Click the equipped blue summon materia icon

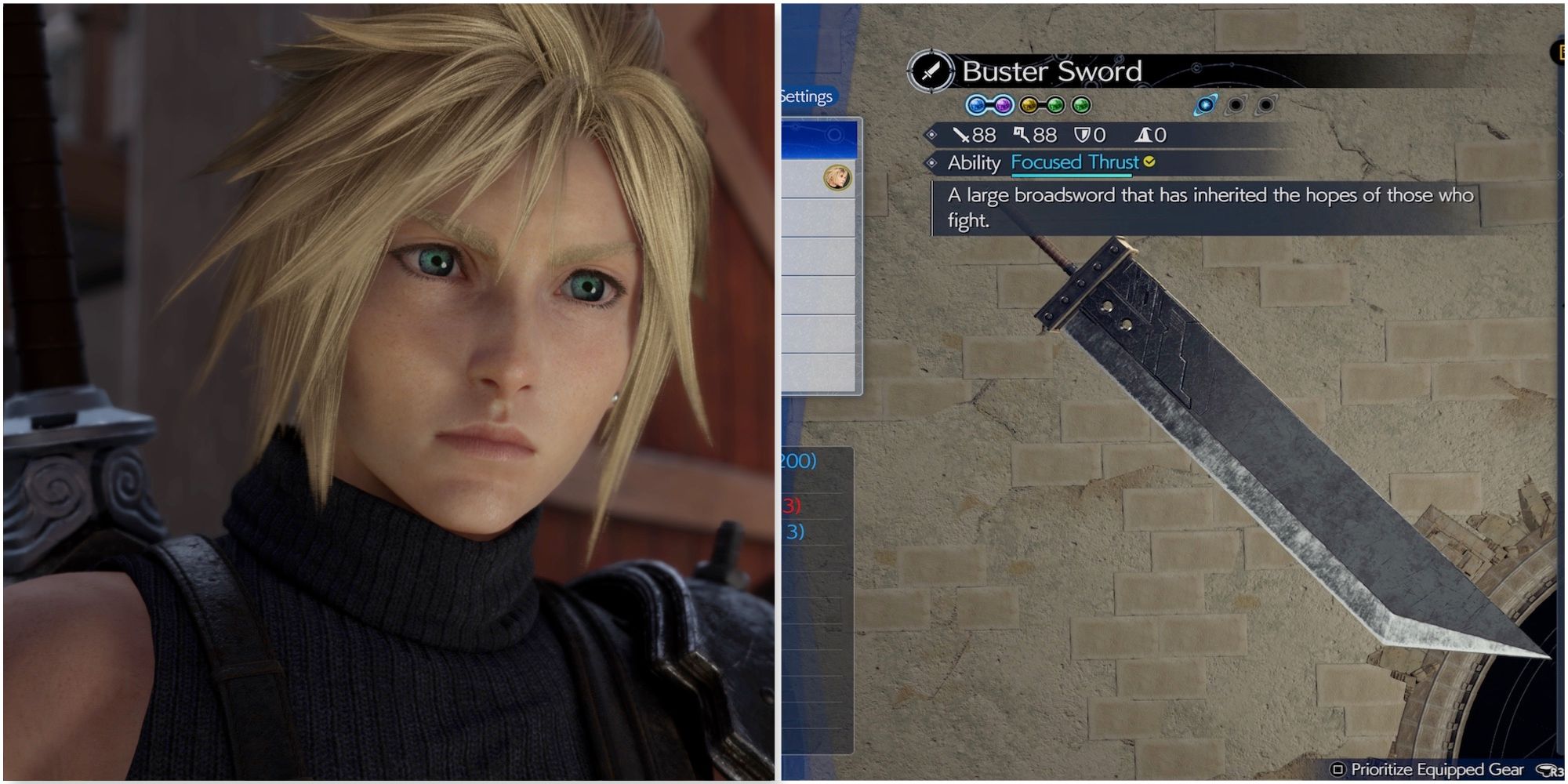(x=1206, y=105)
